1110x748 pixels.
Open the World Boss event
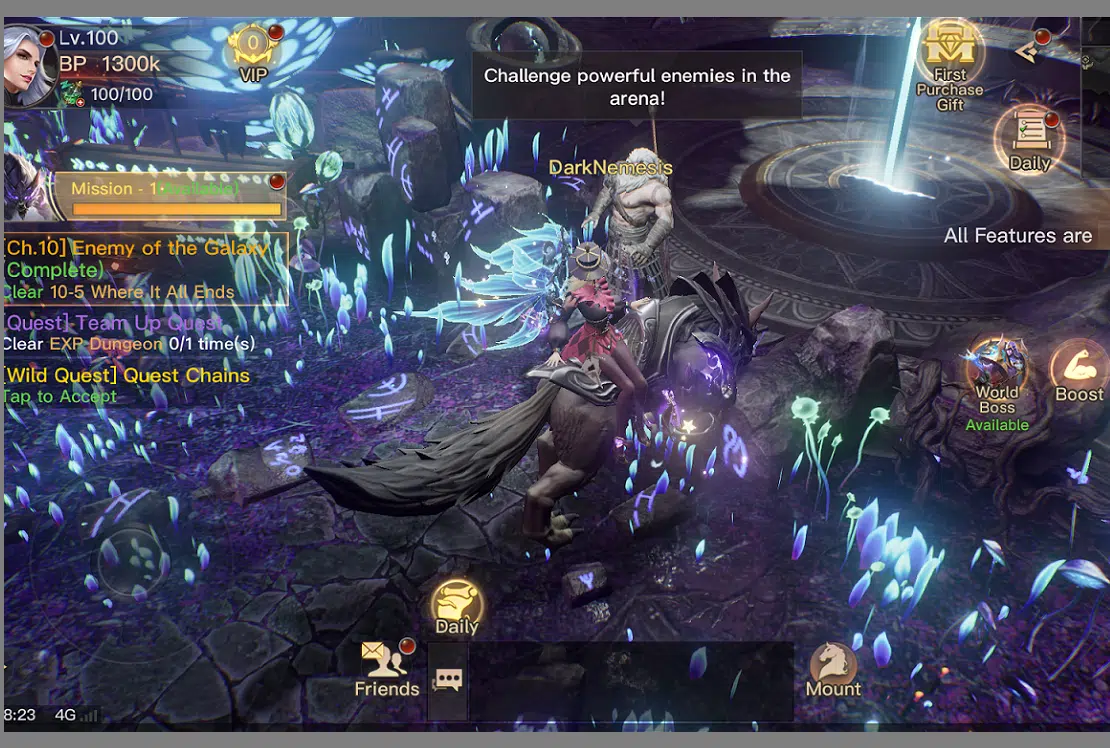(997, 385)
